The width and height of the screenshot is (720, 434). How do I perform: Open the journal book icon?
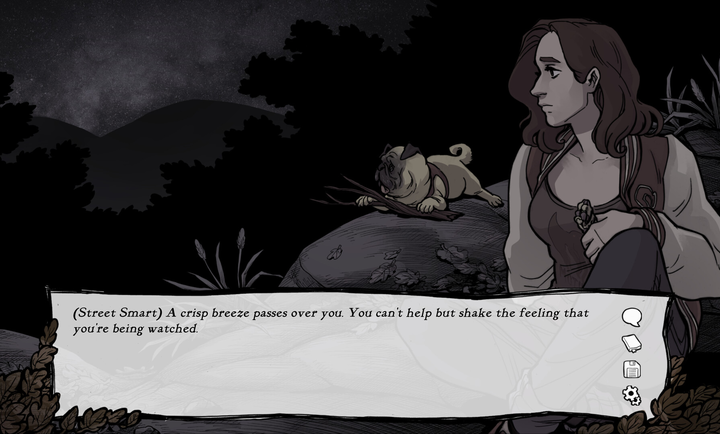click(x=631, y=344)
